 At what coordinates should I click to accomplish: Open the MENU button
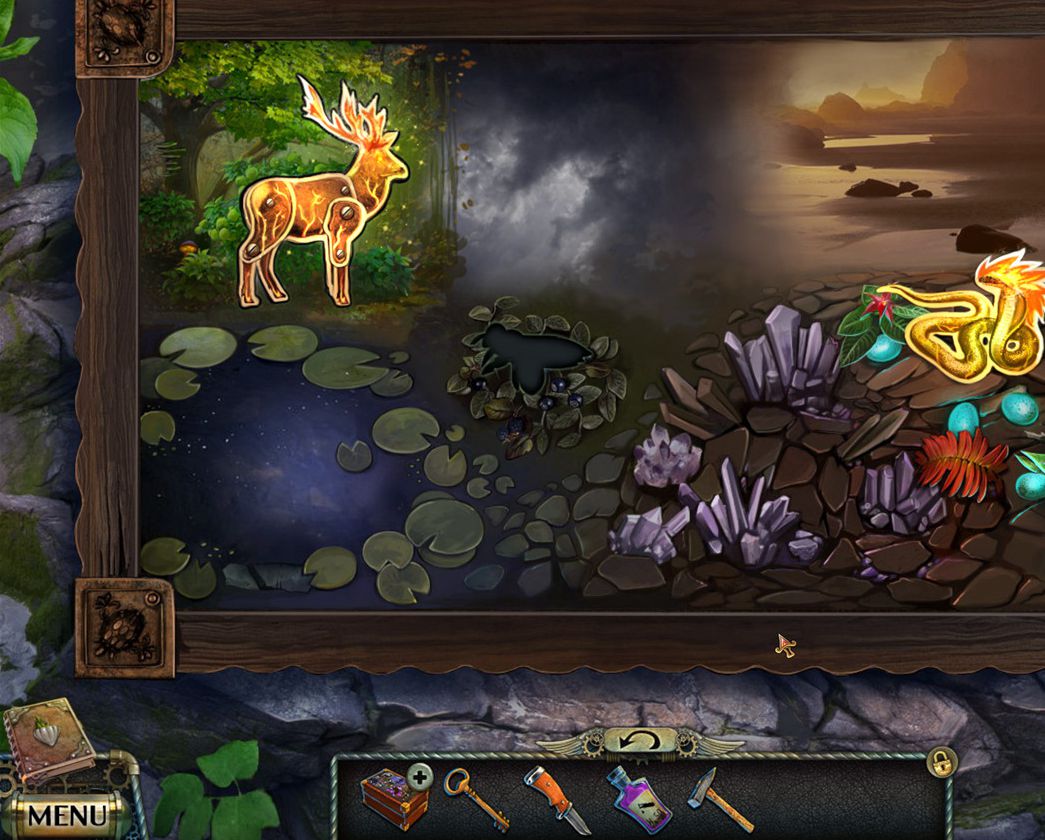click(x=66, y=814)
